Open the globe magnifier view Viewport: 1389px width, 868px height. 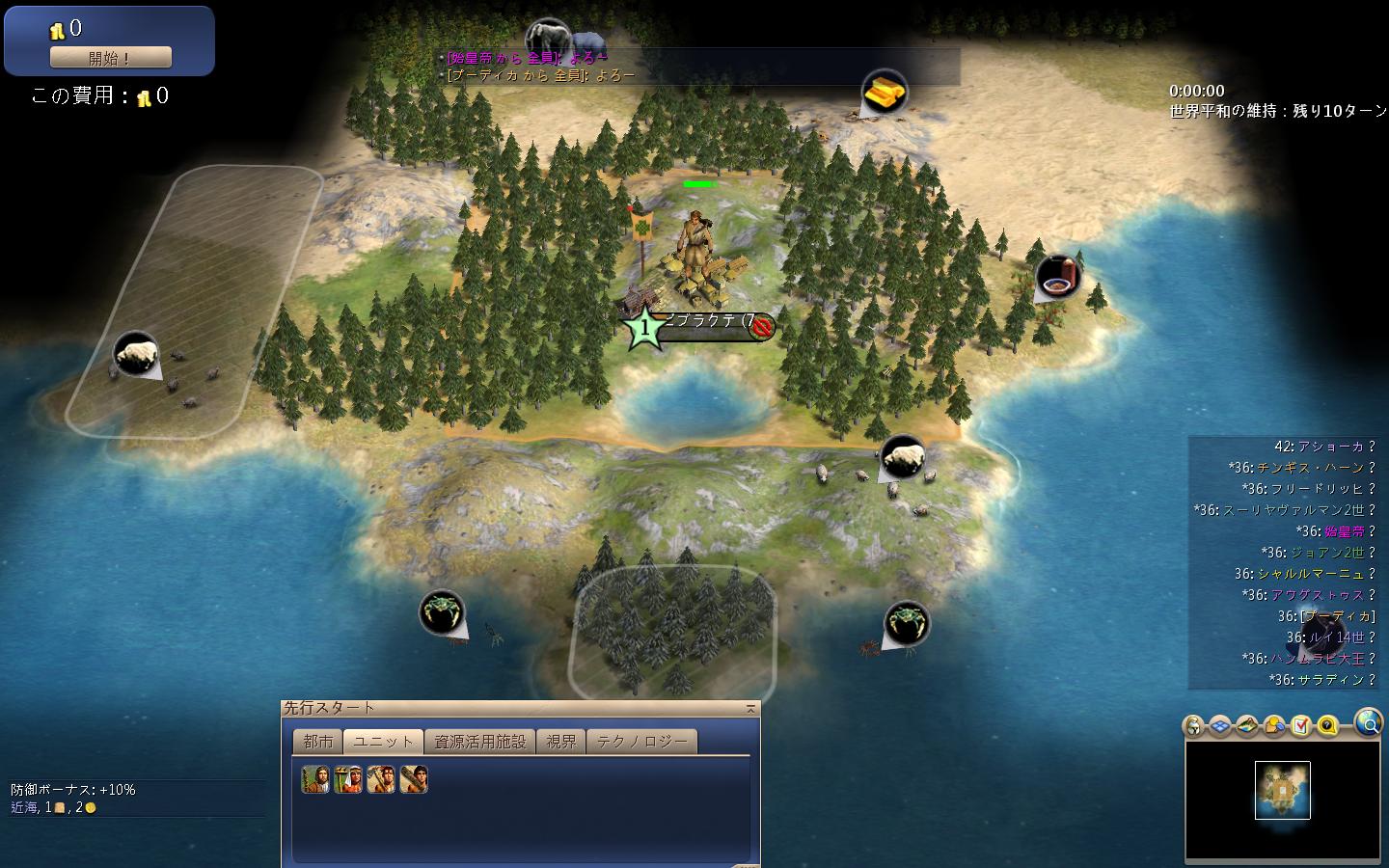[x=1368, y=721]
